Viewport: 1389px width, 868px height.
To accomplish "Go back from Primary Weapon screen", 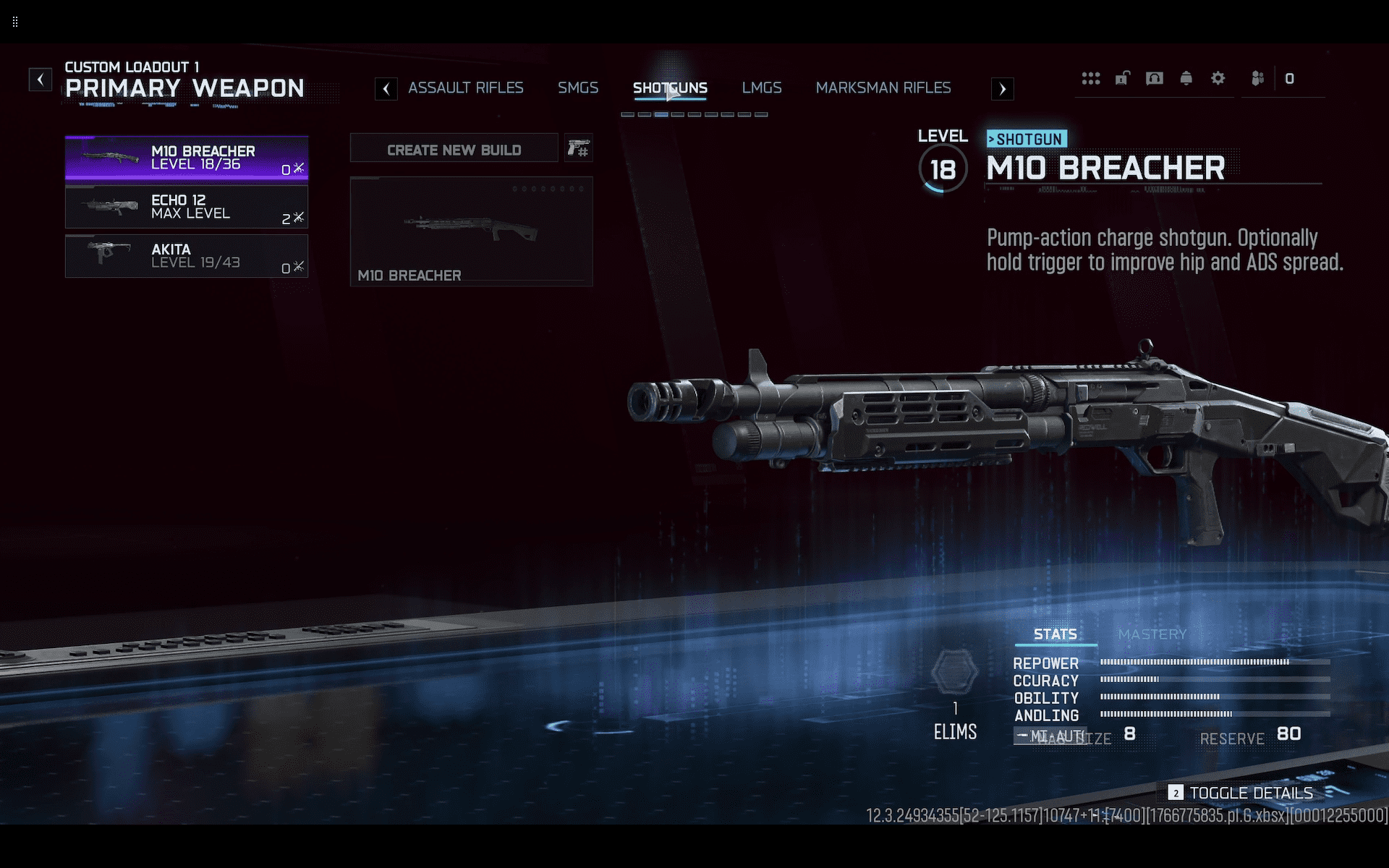I will pos(41,79).
